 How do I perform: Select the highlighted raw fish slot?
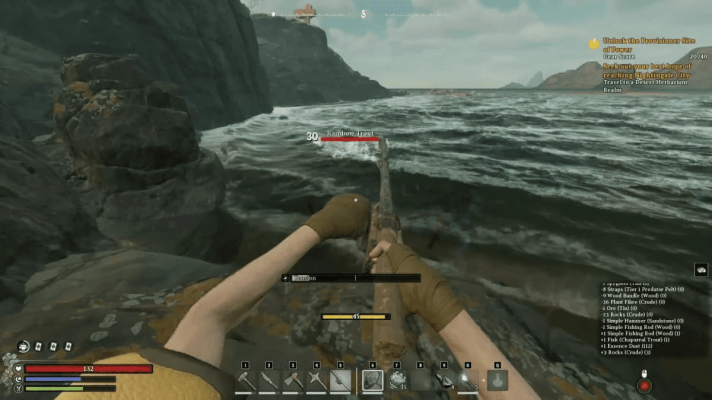pos(372,381)
